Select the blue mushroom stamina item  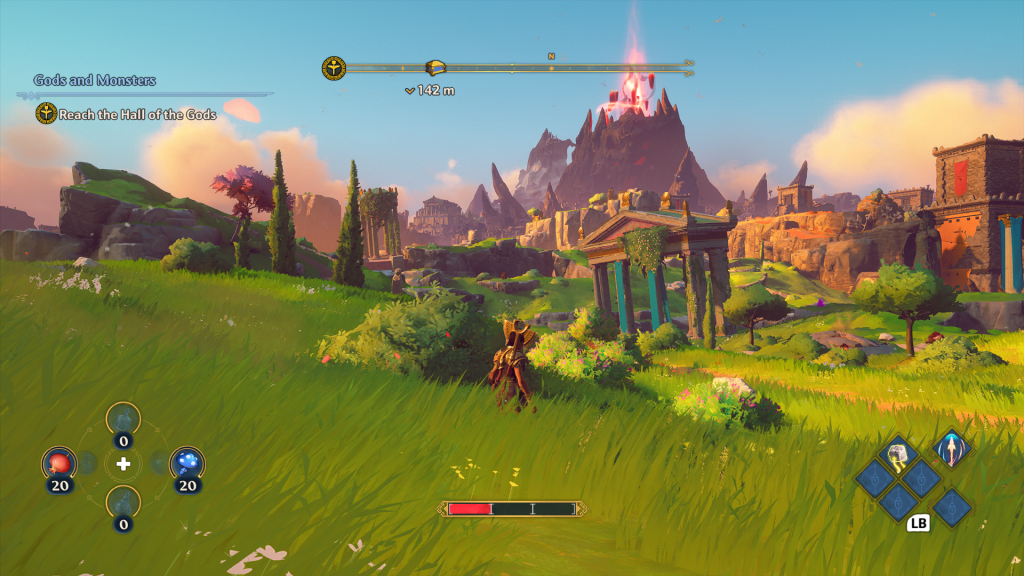pos(187,463)
